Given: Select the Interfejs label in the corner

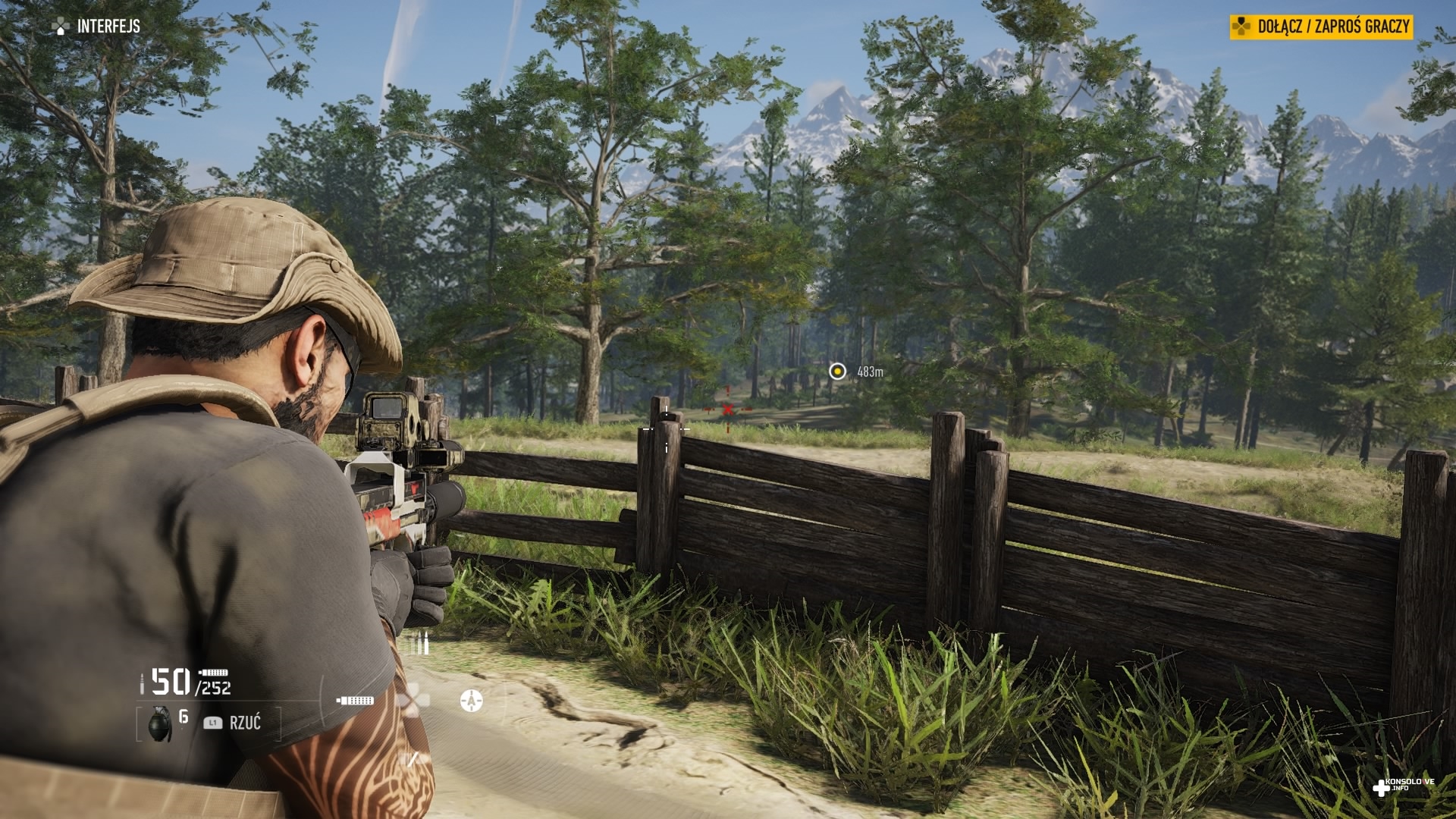Looking at the screenshot, I should point(108,27).
